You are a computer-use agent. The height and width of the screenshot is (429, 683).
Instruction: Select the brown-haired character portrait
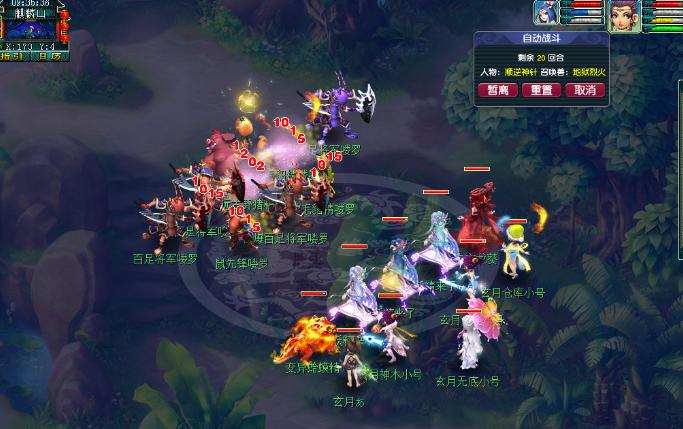[625, 17]
